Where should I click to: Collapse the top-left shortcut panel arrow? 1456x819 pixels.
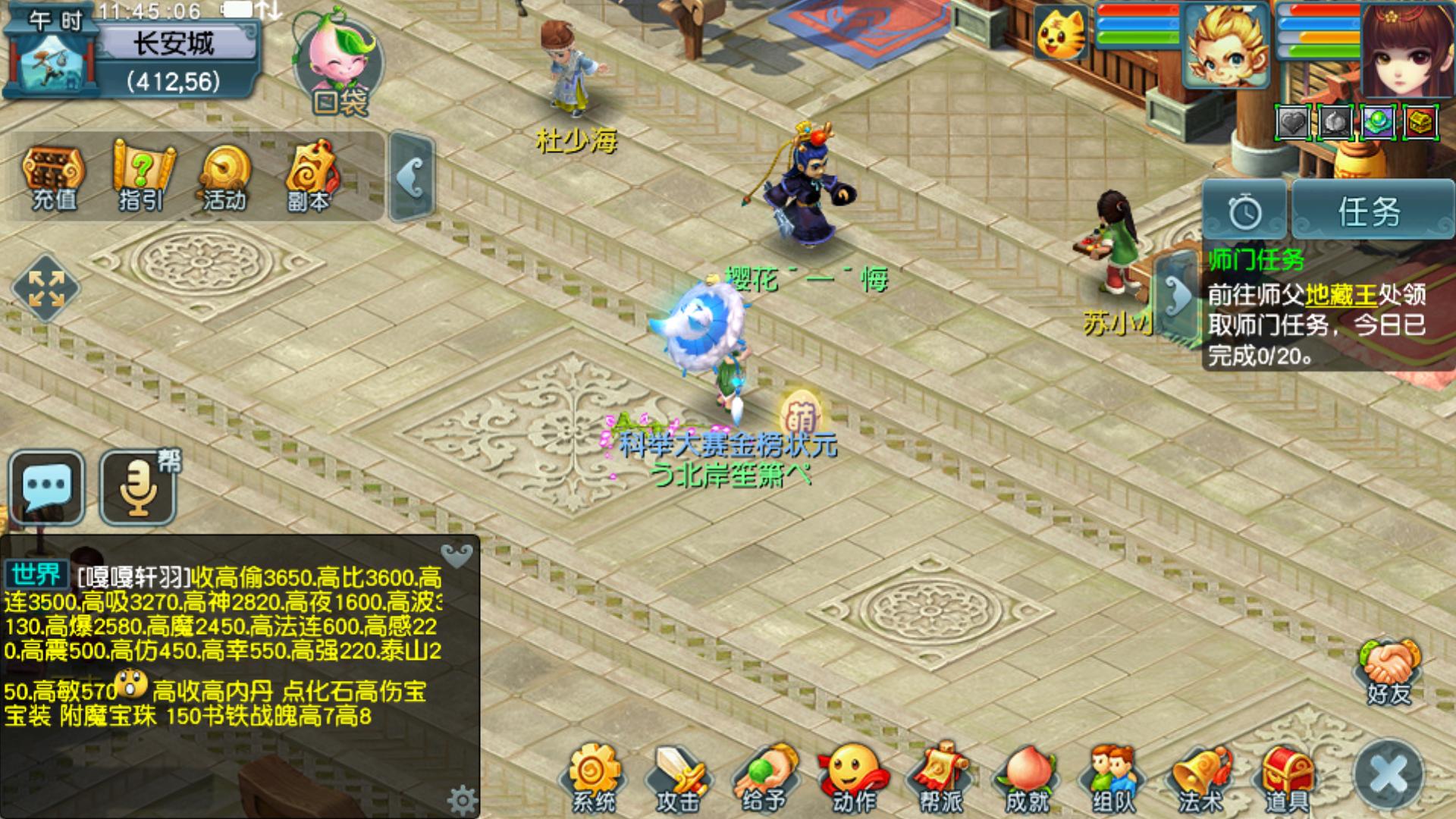point(412,178)
